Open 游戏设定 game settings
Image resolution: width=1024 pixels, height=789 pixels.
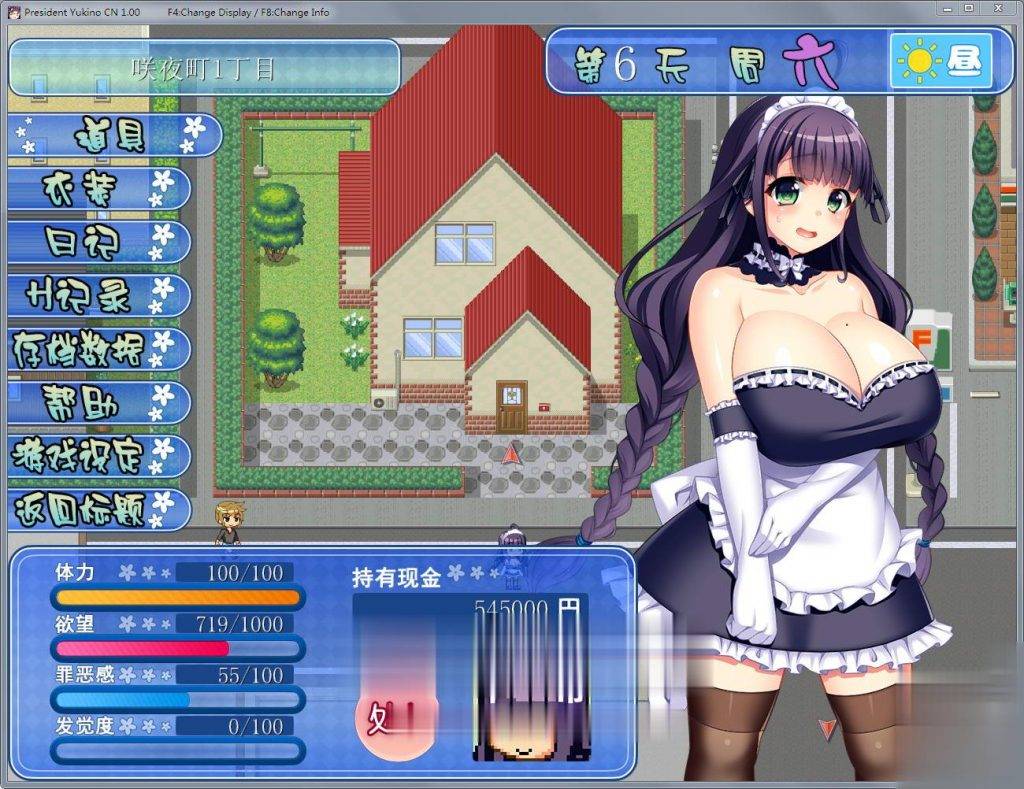98,456
